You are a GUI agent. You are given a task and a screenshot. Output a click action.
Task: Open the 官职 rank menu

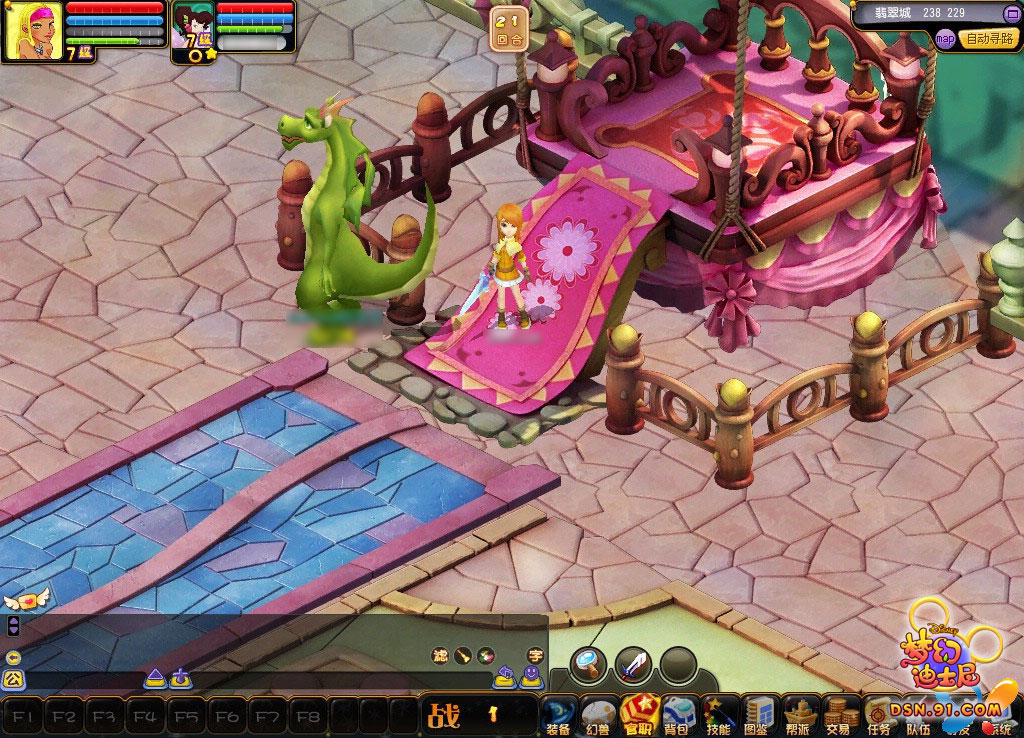(x=639, y=716)
